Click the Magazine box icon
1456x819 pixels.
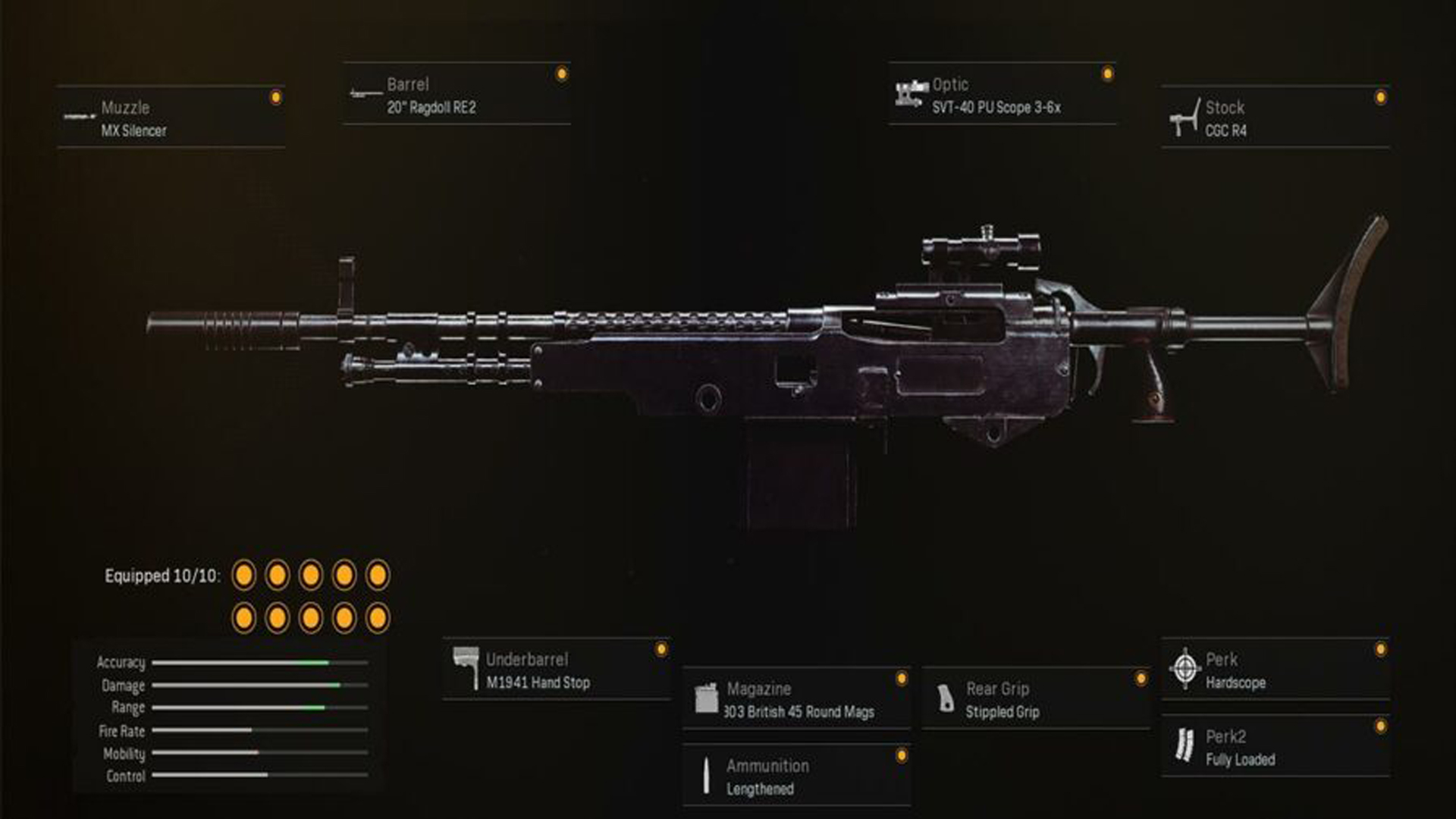707,698
